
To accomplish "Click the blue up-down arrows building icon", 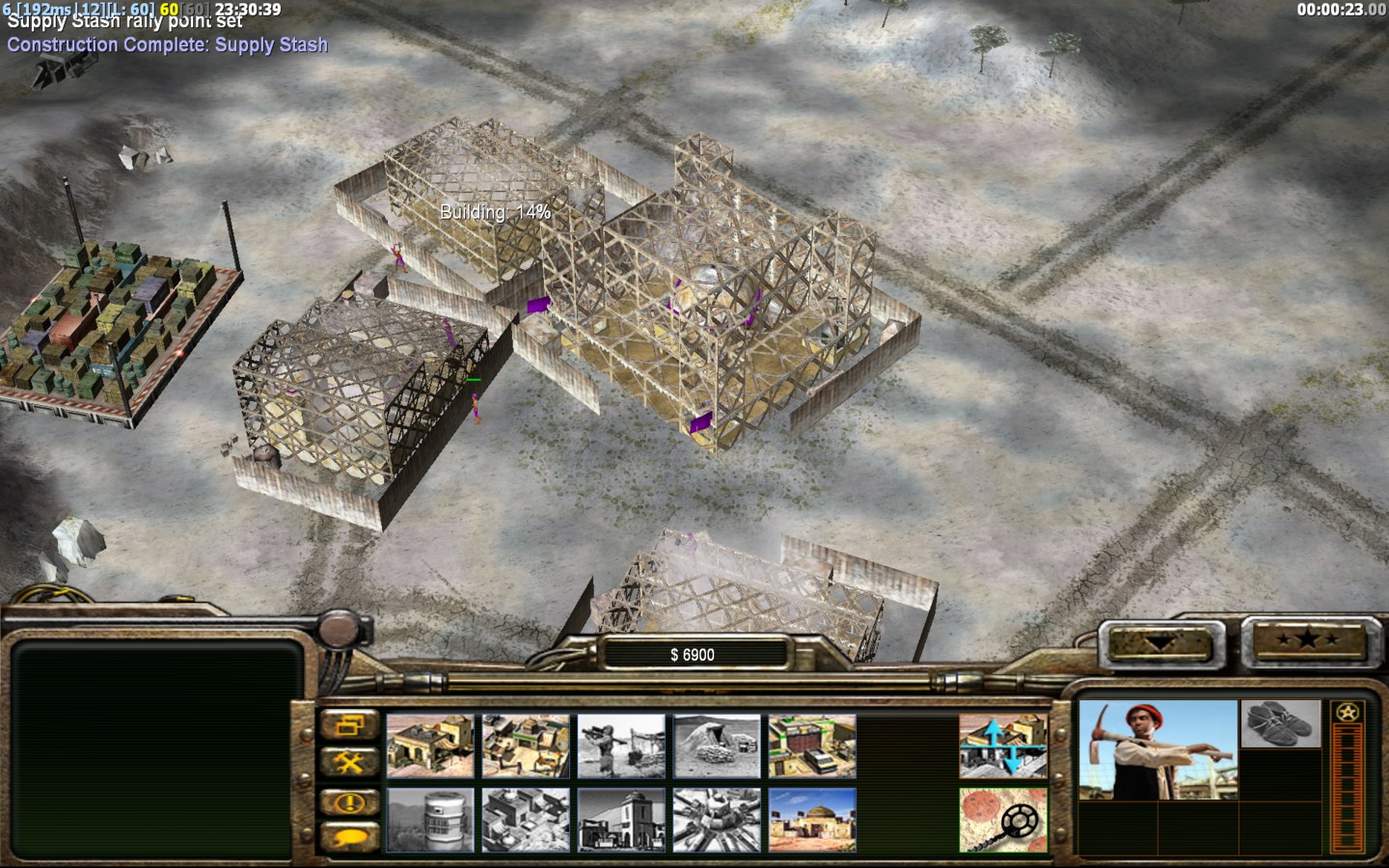I will [1003, 746].
